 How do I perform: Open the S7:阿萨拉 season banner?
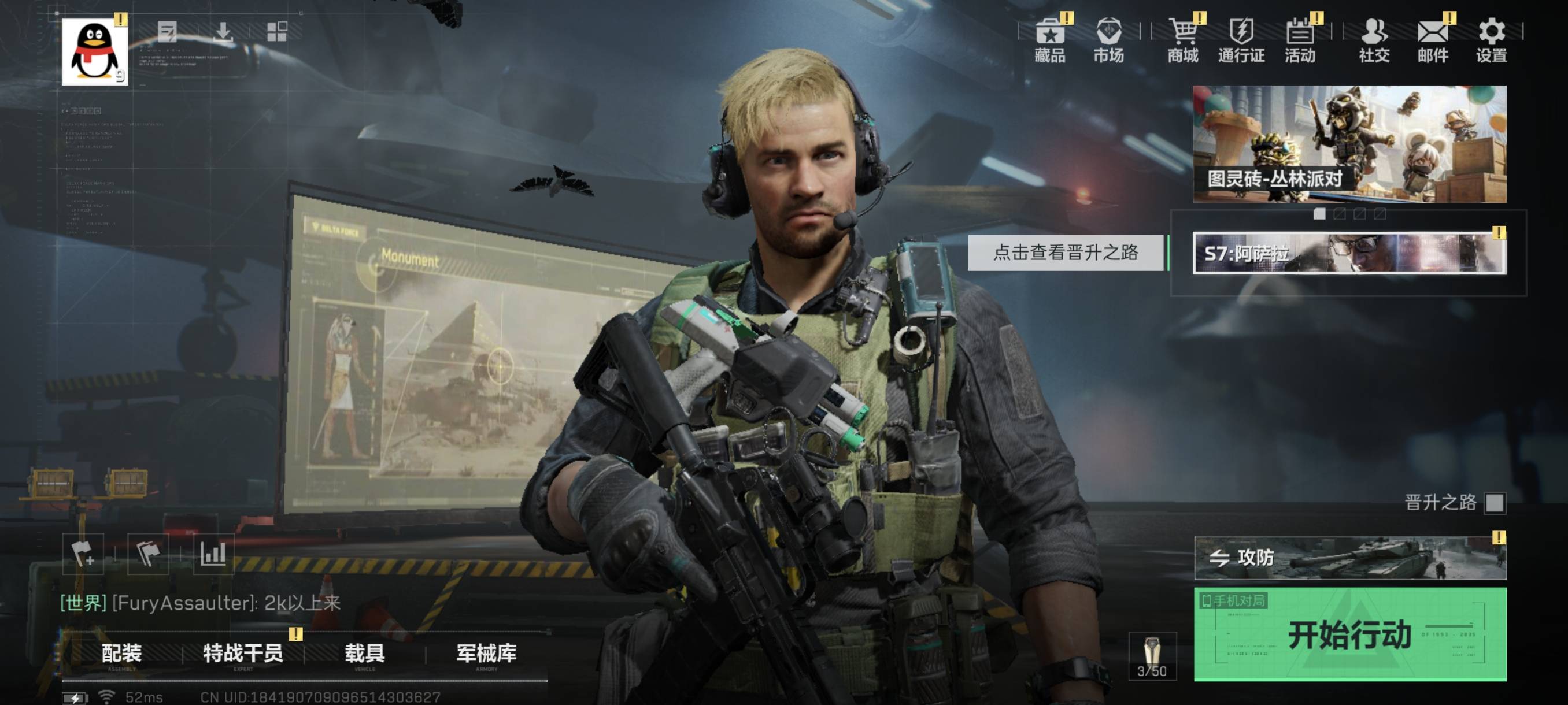tap(1349, 253)
